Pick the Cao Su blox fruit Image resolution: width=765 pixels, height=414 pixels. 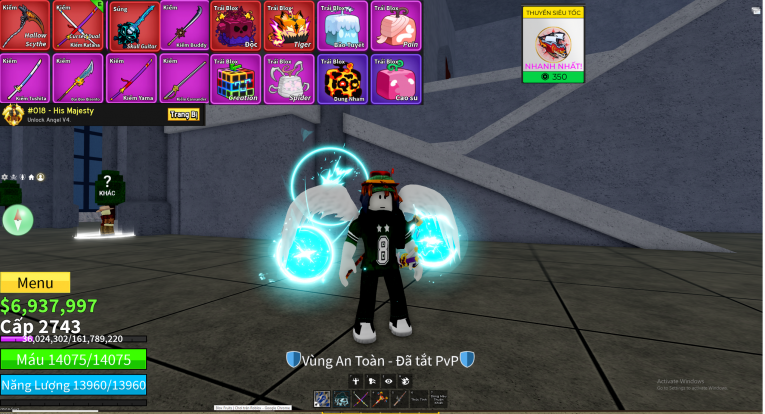coord(395,78)
